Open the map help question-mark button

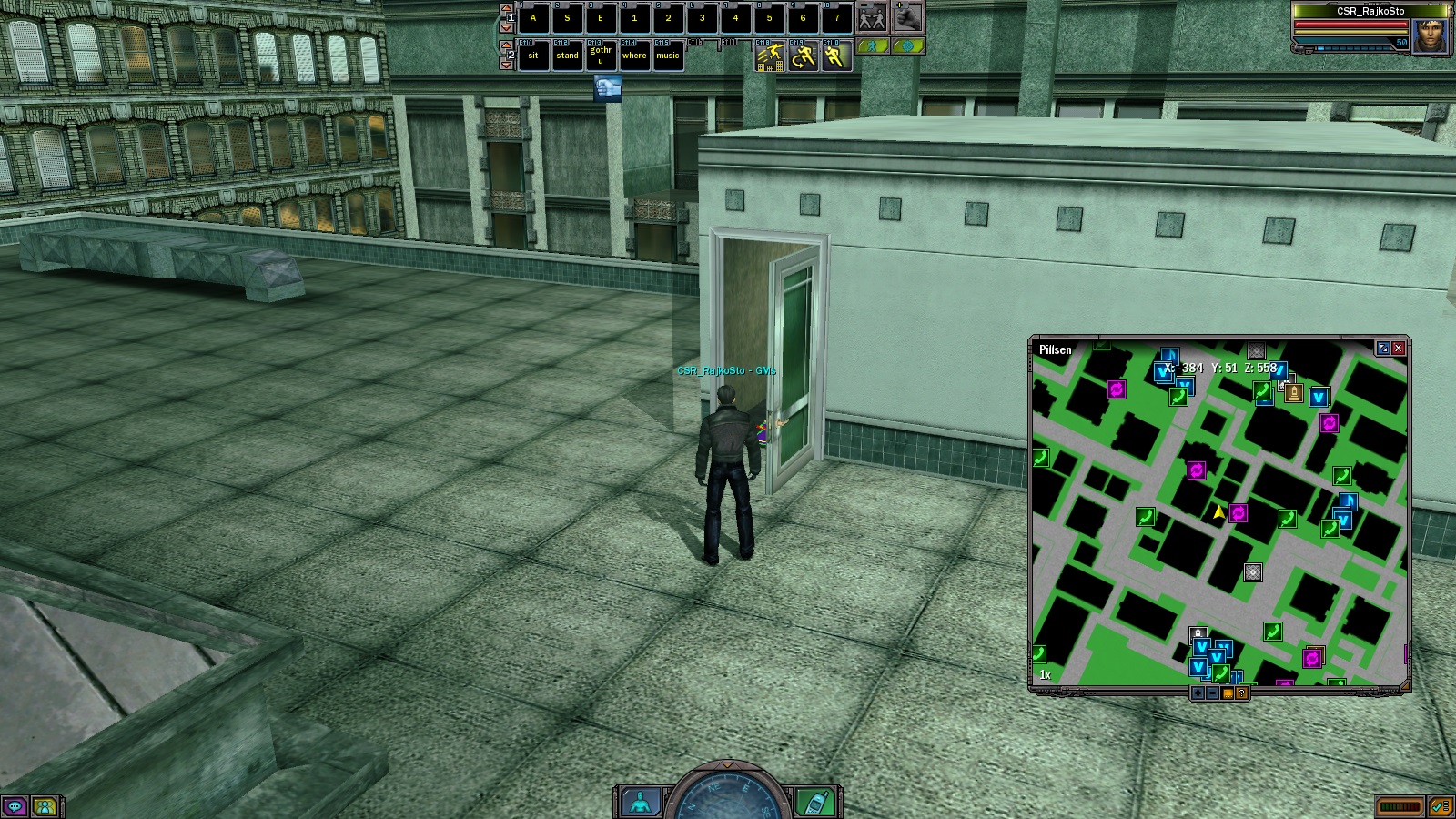pyautogui.click(x=1241, y=693)
